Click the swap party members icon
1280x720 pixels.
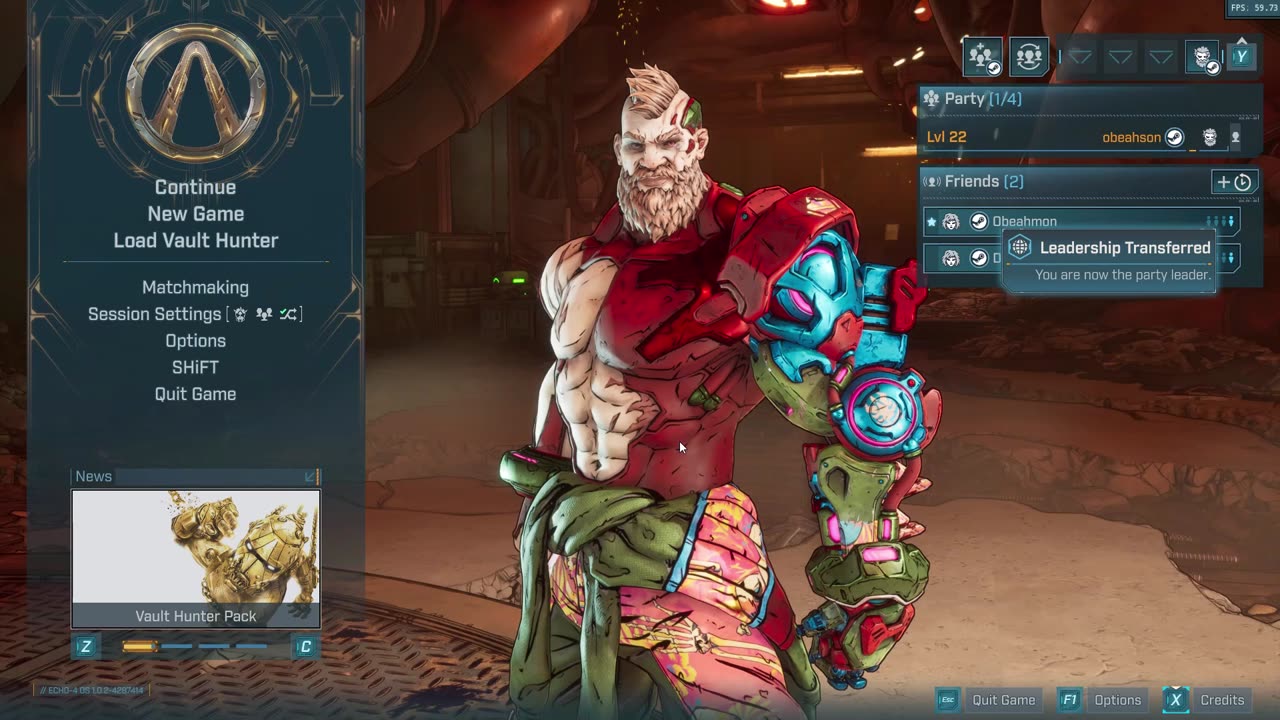(x=1028, y=57)
